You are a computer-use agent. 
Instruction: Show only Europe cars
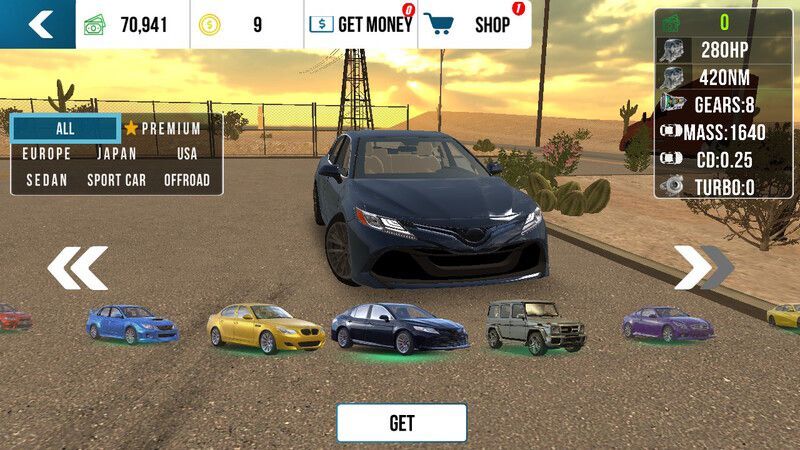click(x=46, y=154)
